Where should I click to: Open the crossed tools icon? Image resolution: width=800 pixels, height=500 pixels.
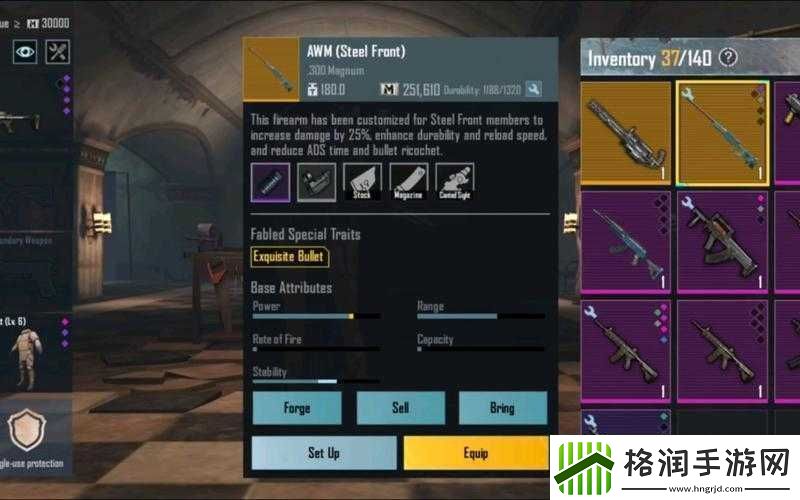58,50
